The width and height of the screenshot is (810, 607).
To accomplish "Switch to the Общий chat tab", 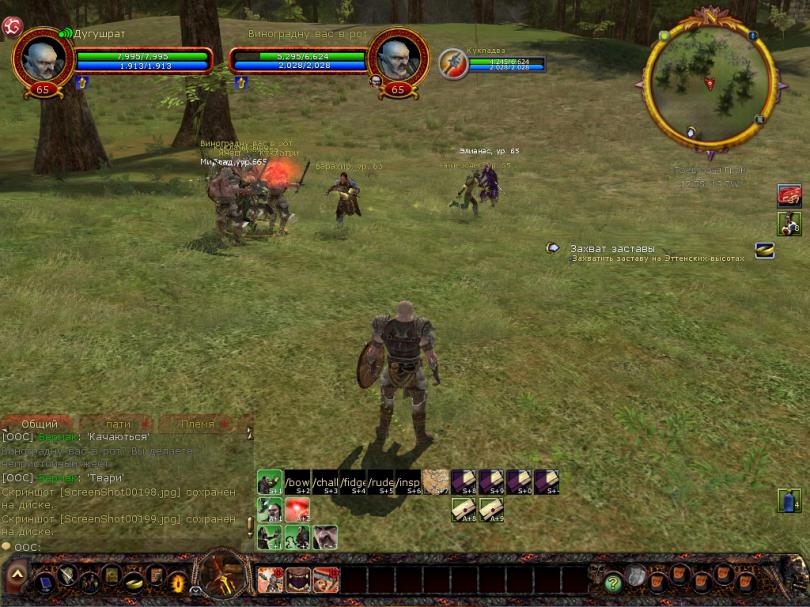I will pyautogui.click(x=39, y=424).
